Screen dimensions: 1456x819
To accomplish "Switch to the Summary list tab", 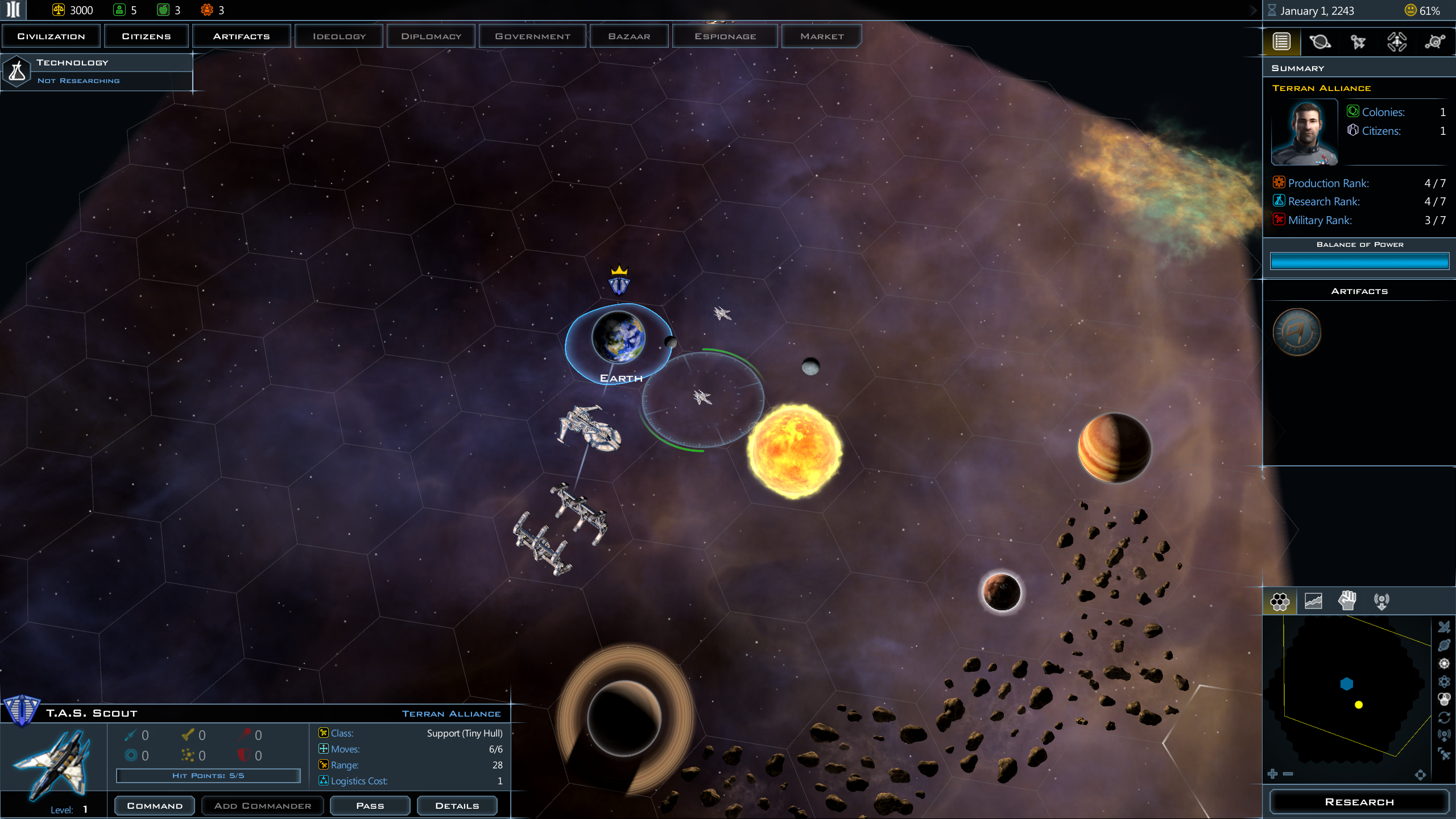I will [1281, 42].
